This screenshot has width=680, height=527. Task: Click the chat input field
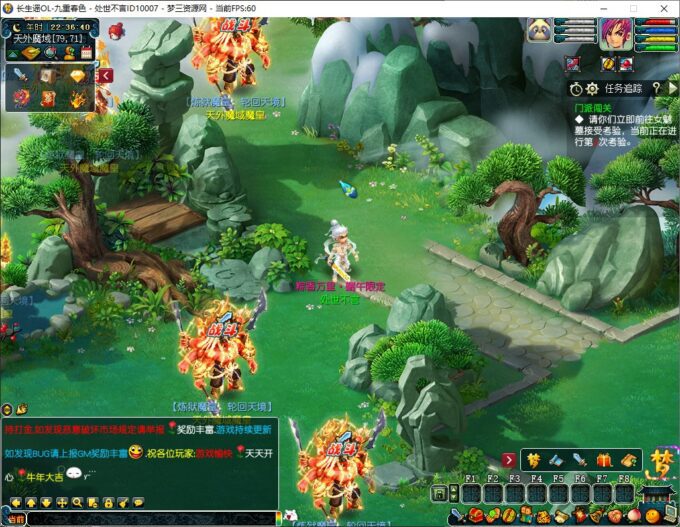pyautogui.click(x=150, y=518)
